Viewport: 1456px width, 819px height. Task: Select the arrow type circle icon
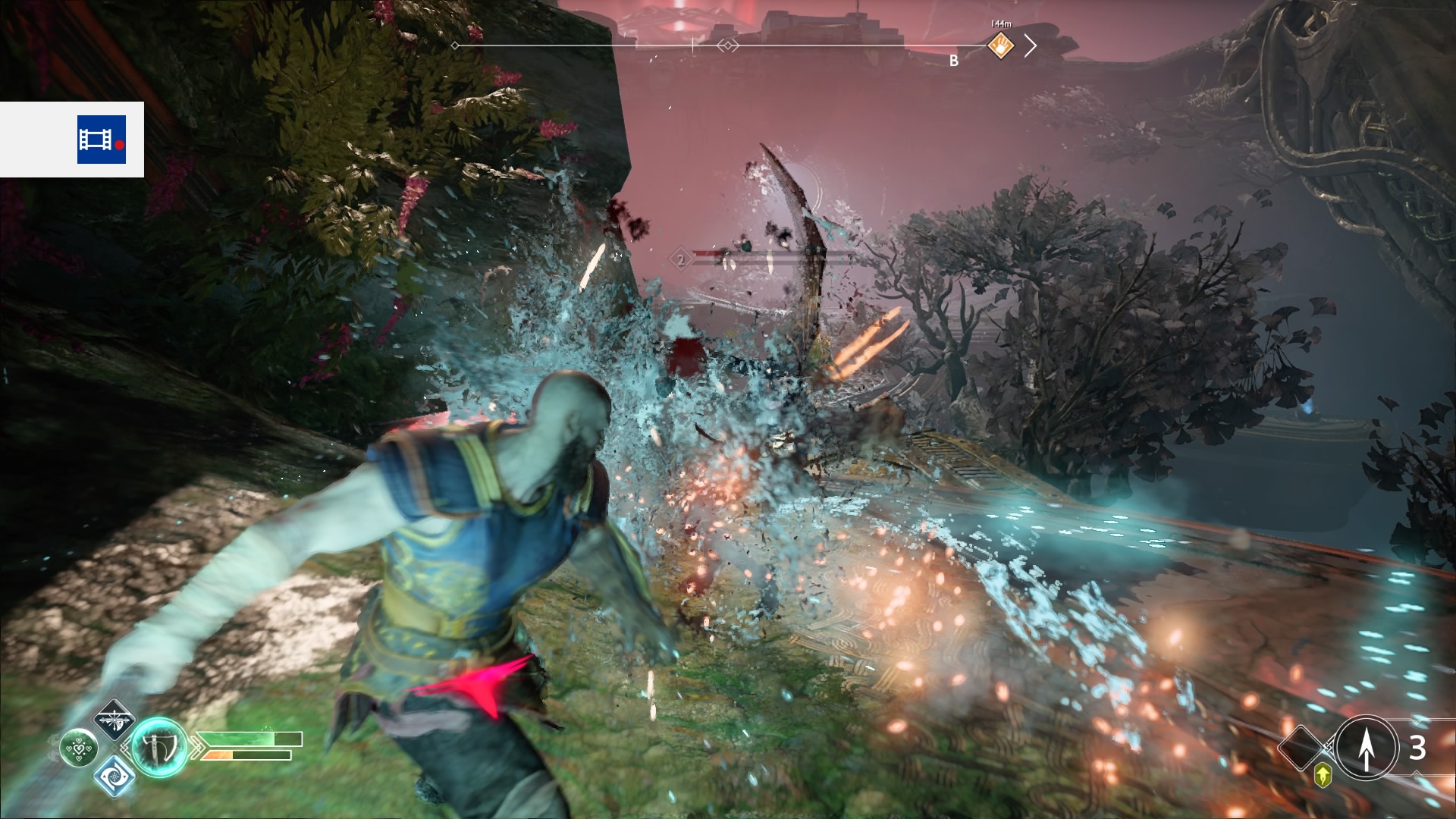pyautogui.click(x=1366, y=748)
